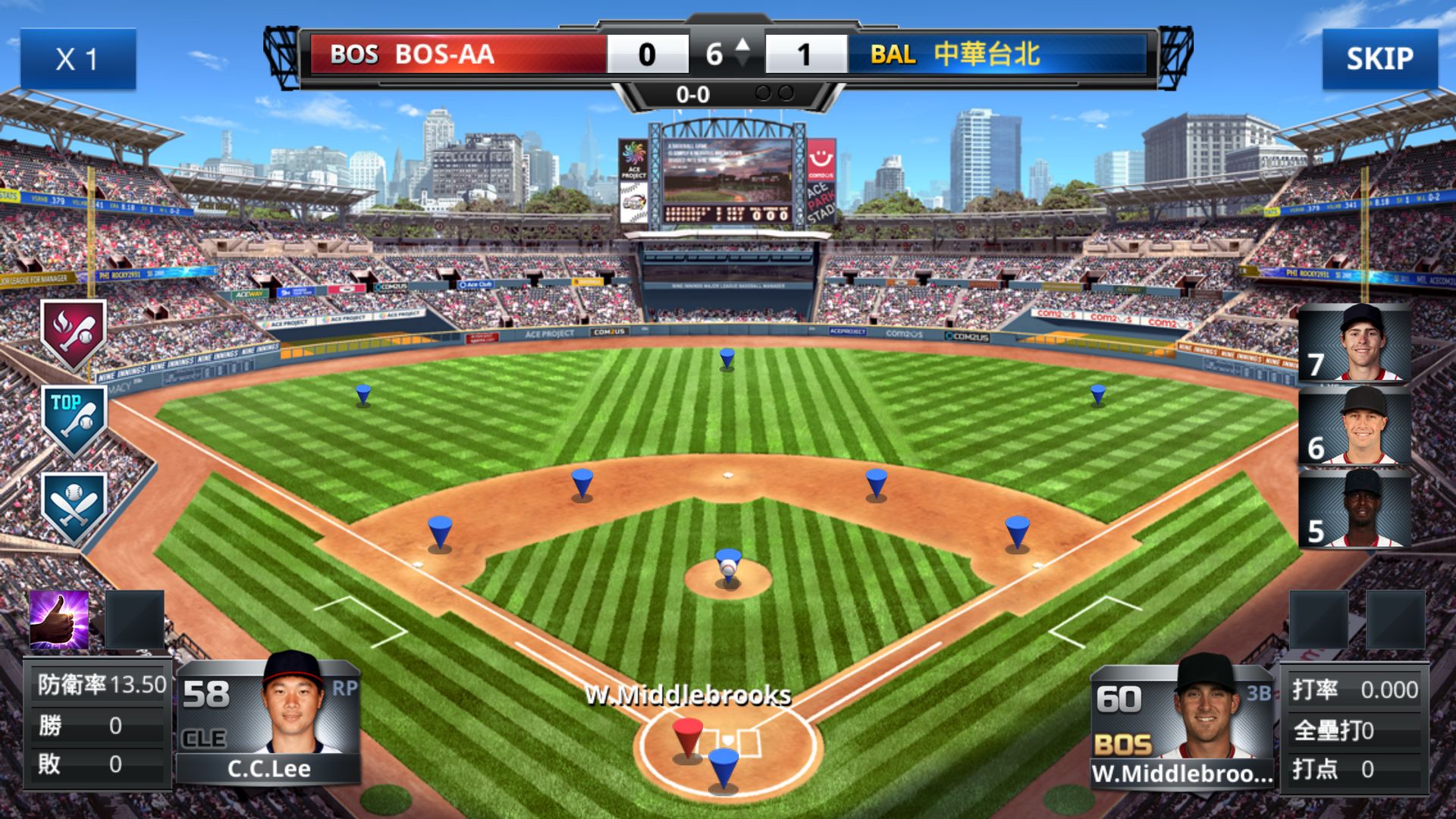Select the number 7 batter portrait
This screenshot has width=1456, height=819.
(1354, 343)
